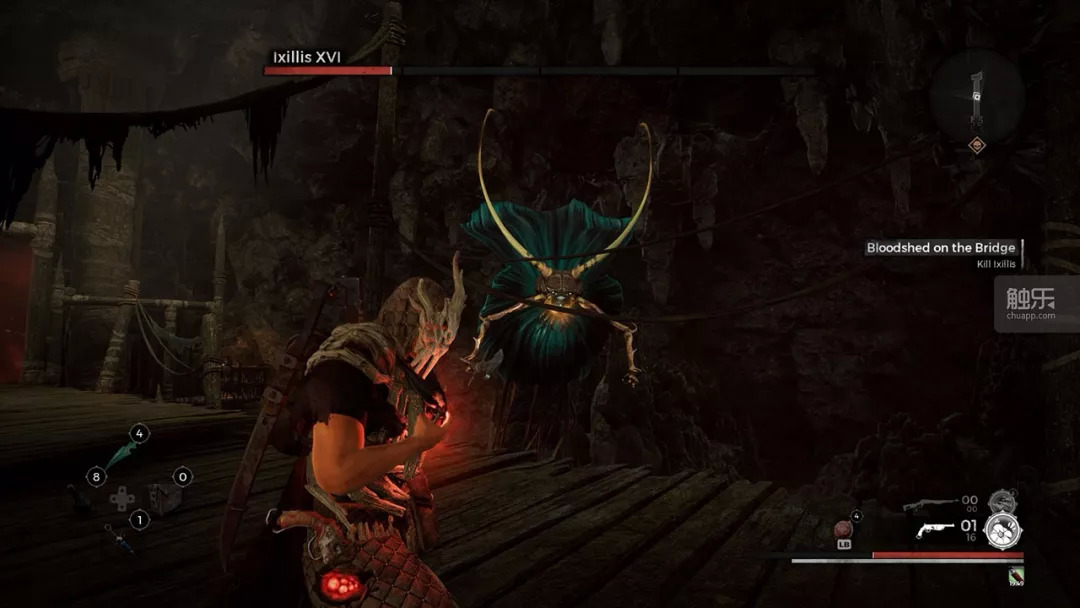Click the green status buff icon

1016,575
